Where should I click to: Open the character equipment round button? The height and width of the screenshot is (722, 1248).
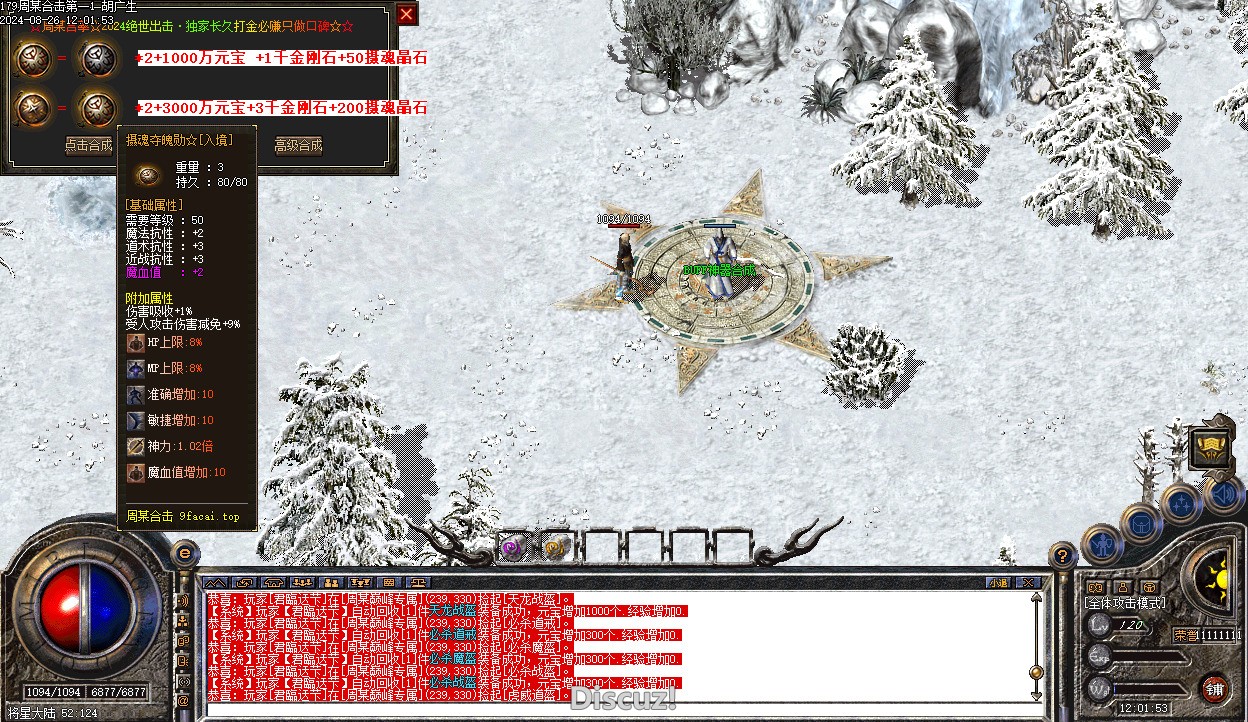[x=1100, y=544]
